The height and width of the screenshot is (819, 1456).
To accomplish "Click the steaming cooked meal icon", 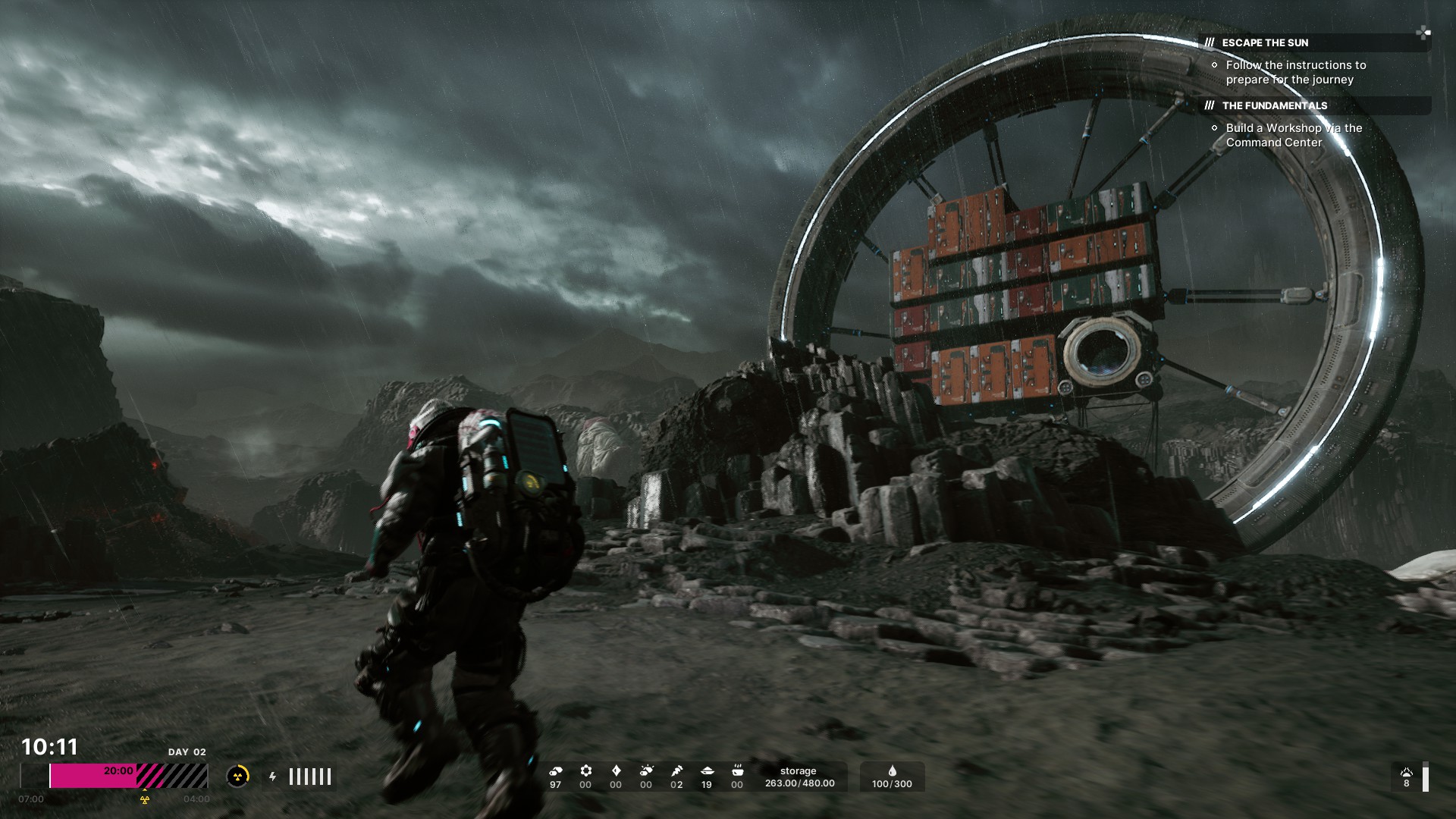I will point(737,771).
